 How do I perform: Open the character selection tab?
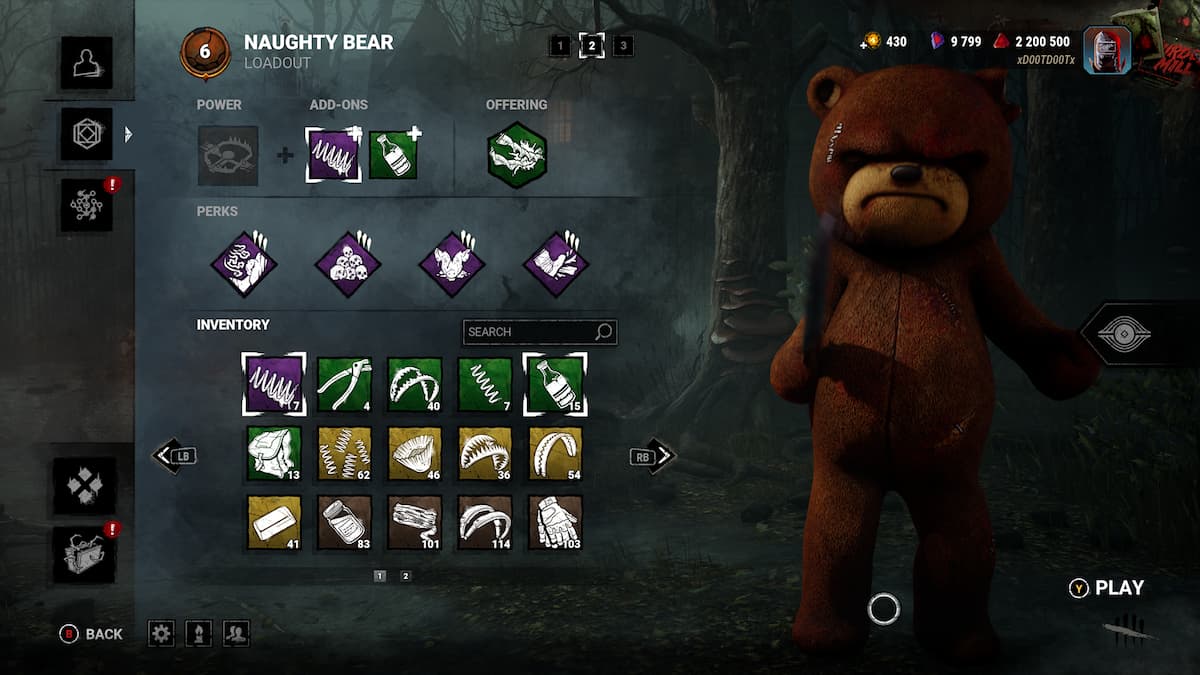[86, 62]
